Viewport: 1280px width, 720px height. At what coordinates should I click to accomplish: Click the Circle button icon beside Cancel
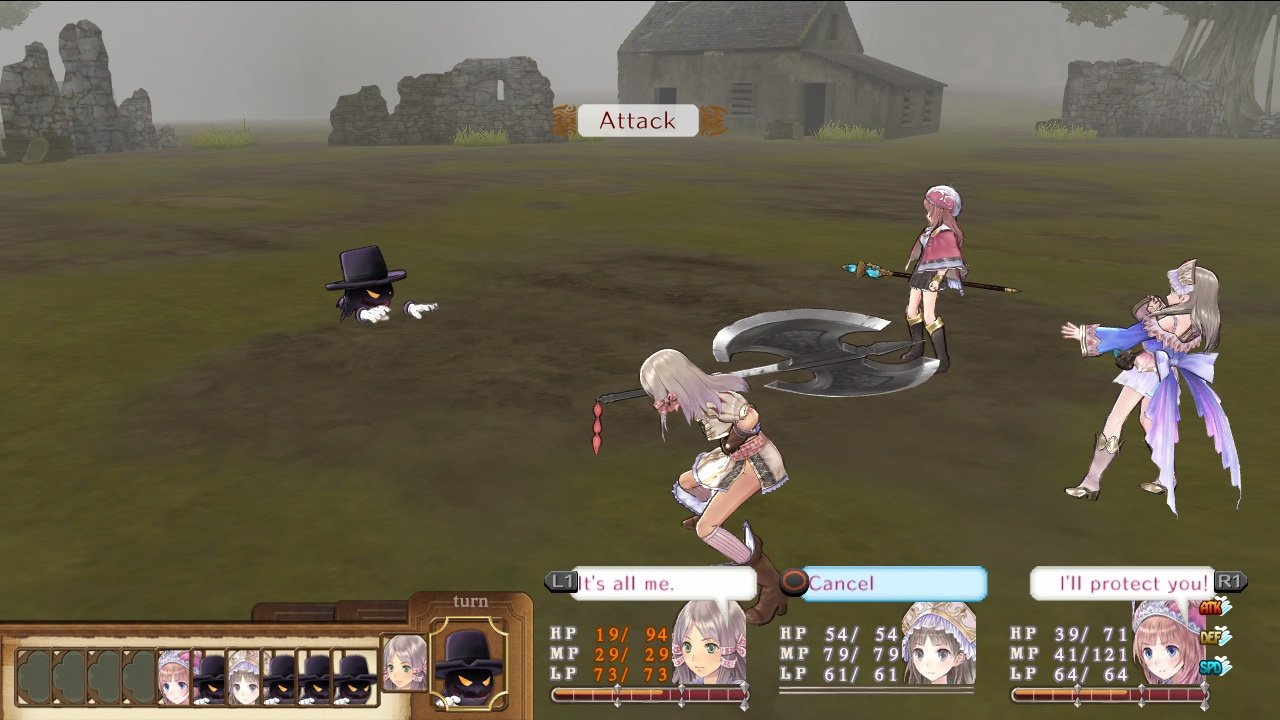pos(796,584)
